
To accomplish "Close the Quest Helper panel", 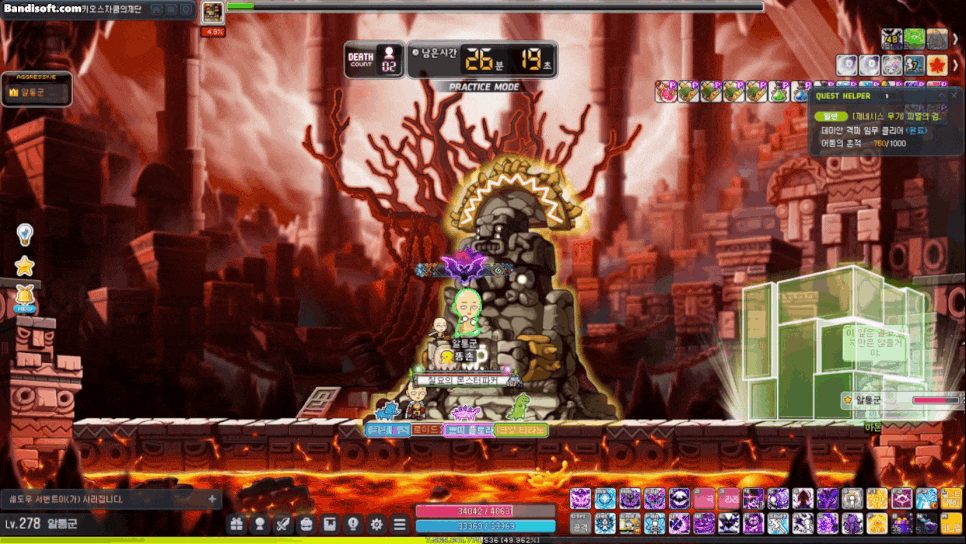I will coord(955,96).
